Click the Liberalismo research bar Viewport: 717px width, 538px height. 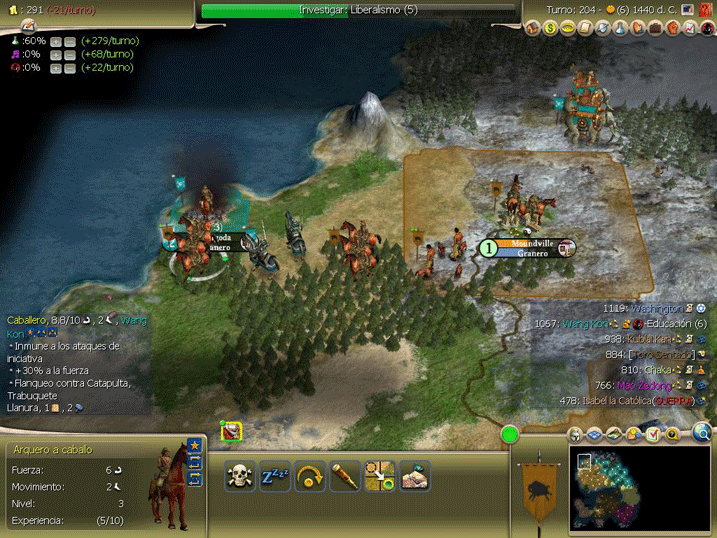pos(358,10)
